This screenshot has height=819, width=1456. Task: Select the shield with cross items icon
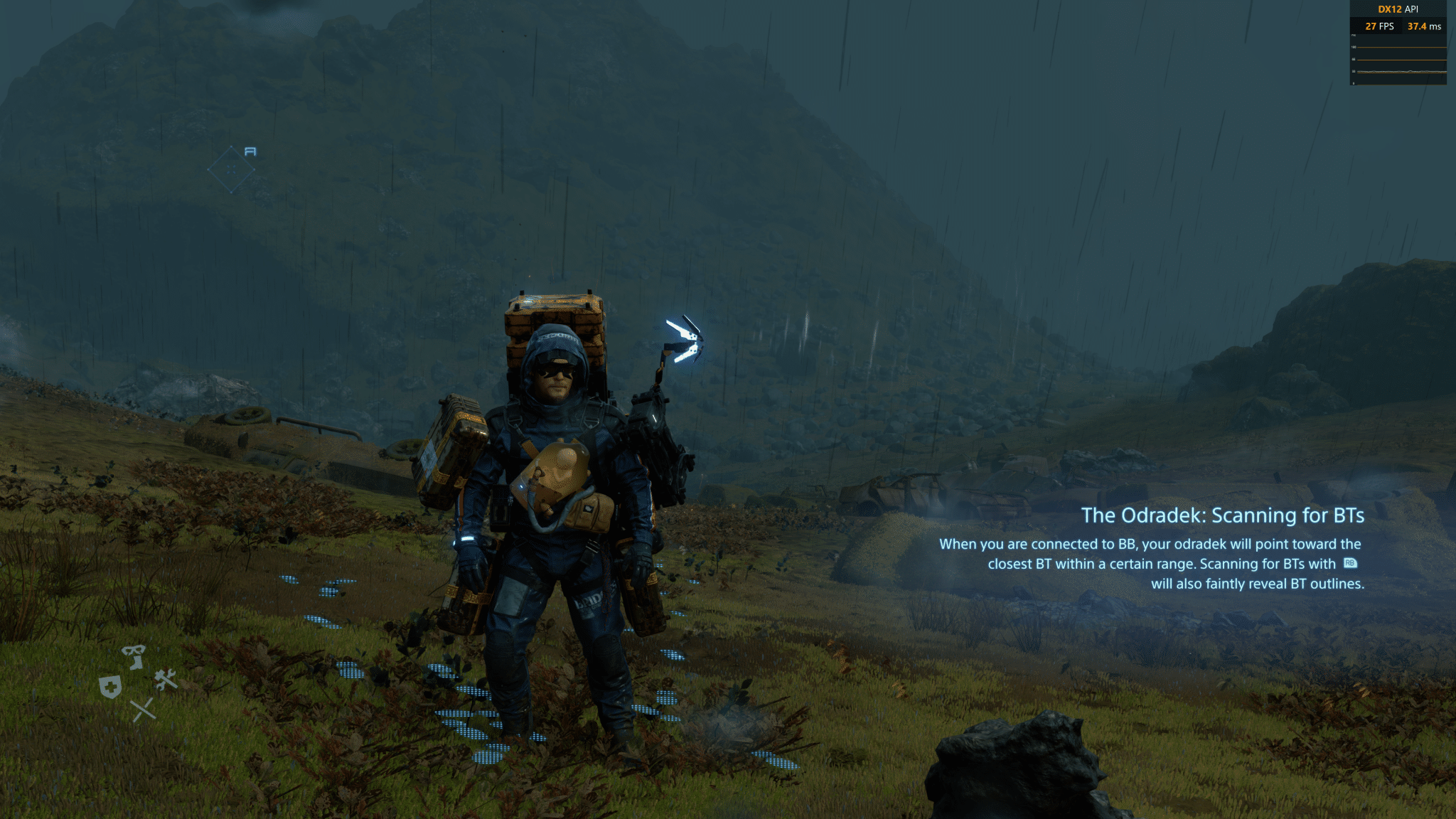[110, 687]
